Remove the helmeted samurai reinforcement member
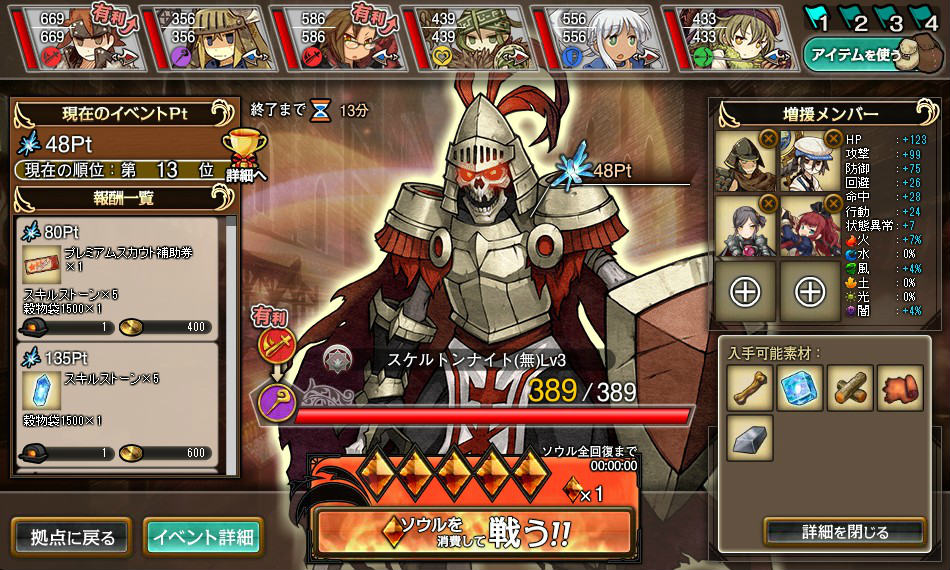Image resolution: width=950 pixels, height=570 pixels. pyautogui.click(x=768, y=139)
